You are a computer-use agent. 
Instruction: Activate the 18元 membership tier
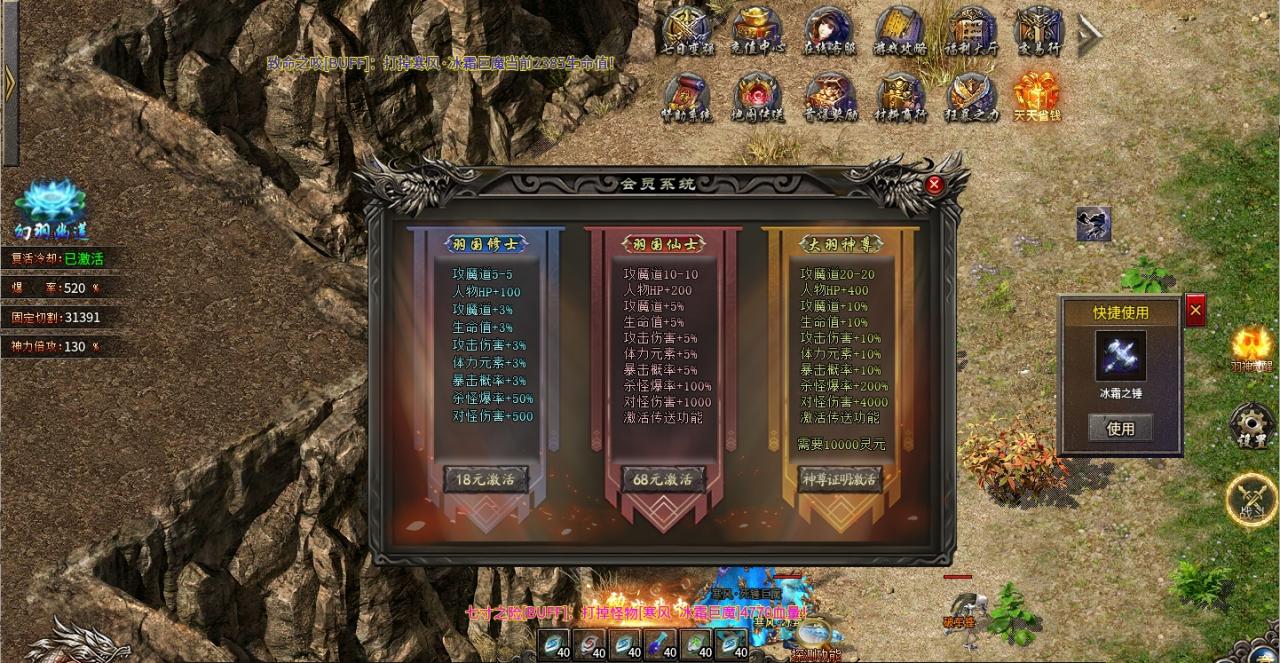(485, 479)
